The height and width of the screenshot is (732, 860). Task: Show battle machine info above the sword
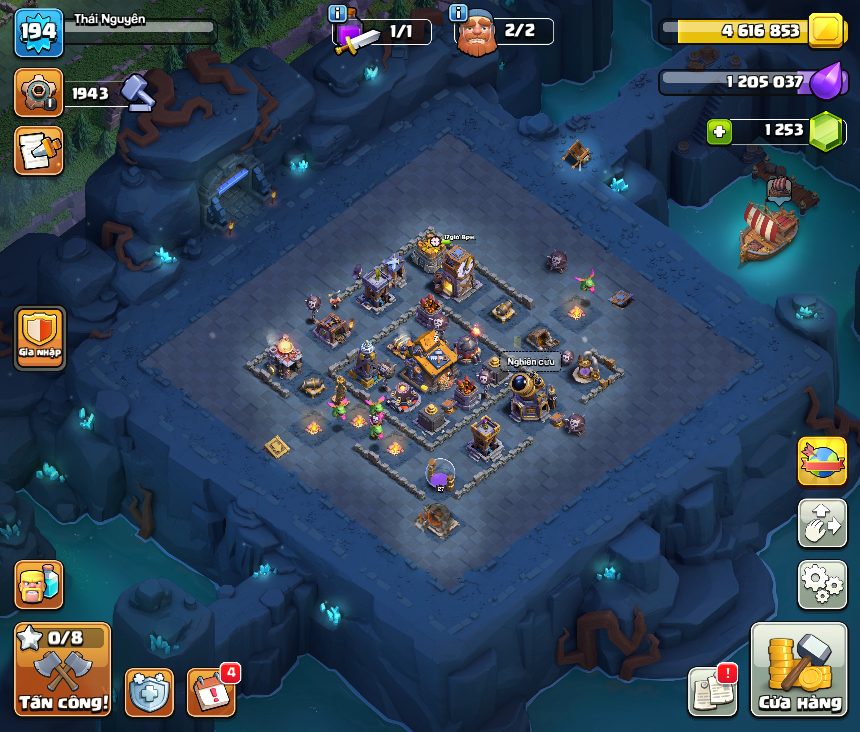pos(338,14)
